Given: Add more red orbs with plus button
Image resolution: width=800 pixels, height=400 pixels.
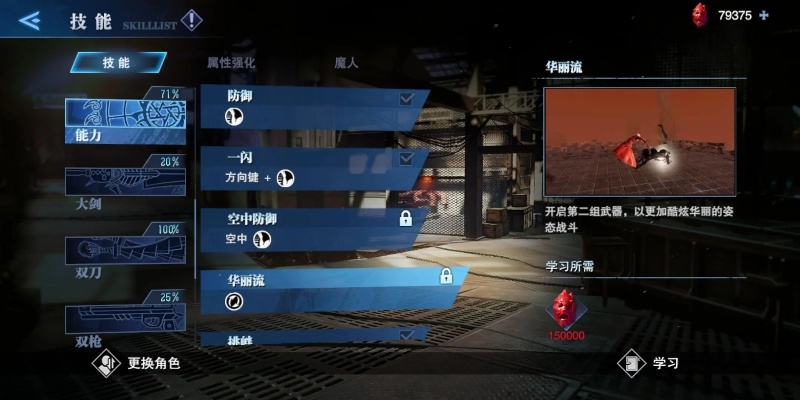Looking at the screenshot, I should pos(764,15).
